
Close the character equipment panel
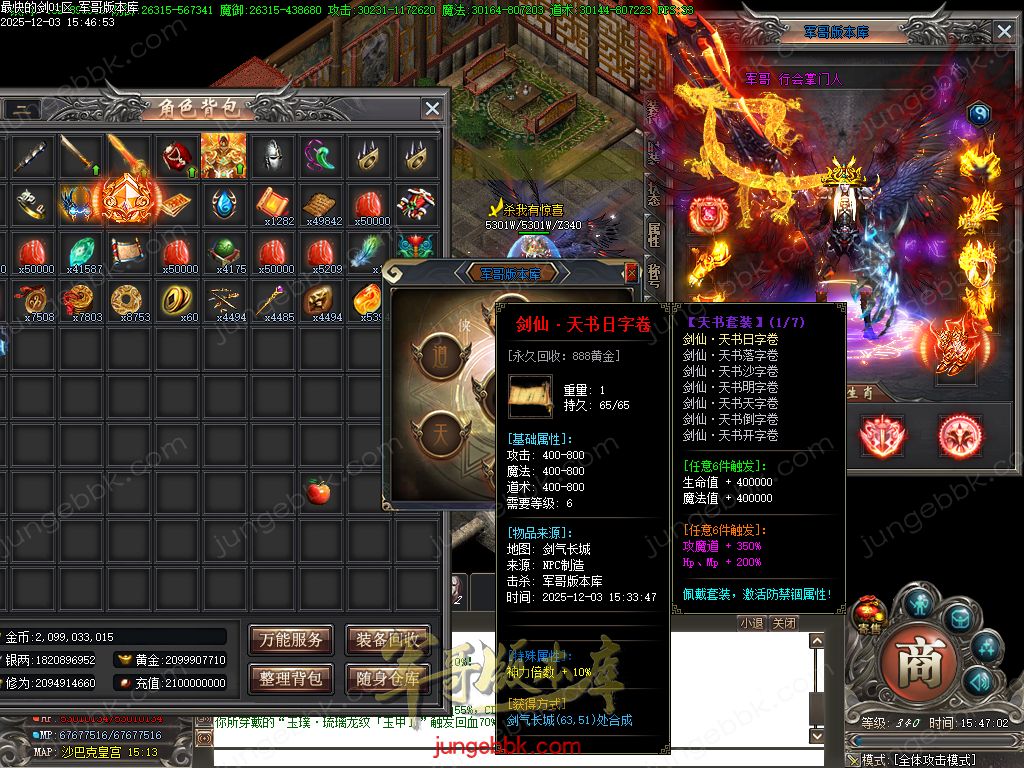tap(1004, 32)
